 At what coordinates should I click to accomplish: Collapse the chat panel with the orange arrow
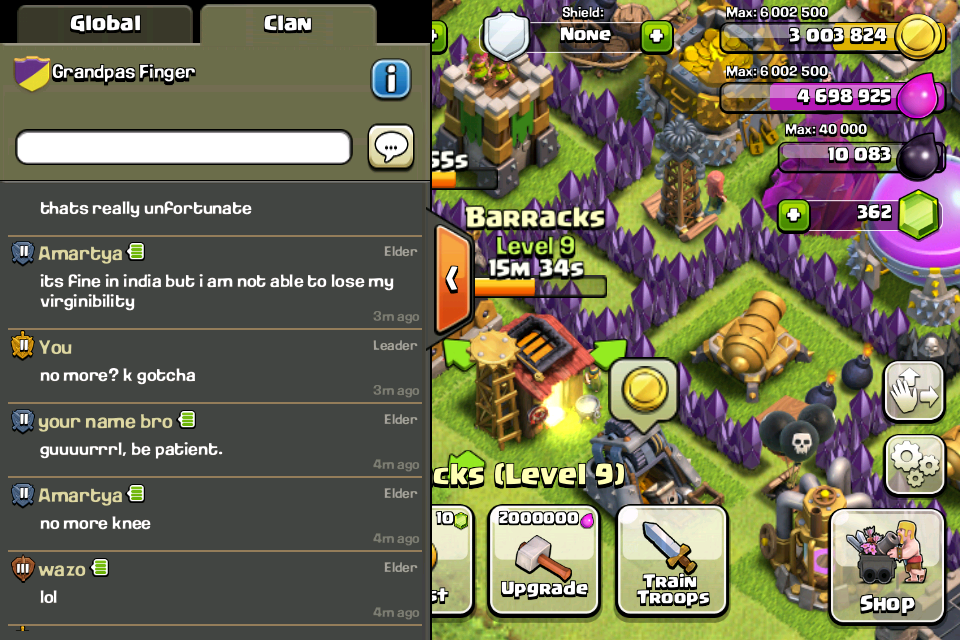pyautogui.click(x=452, y=278)
